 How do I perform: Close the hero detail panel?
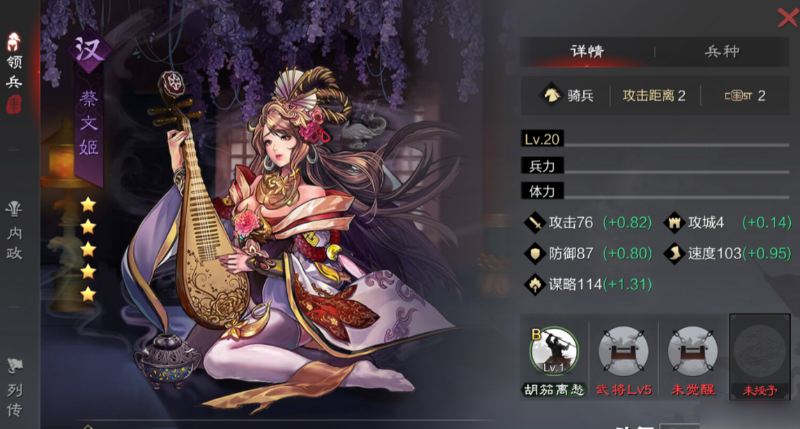click(x=787, y=16)
